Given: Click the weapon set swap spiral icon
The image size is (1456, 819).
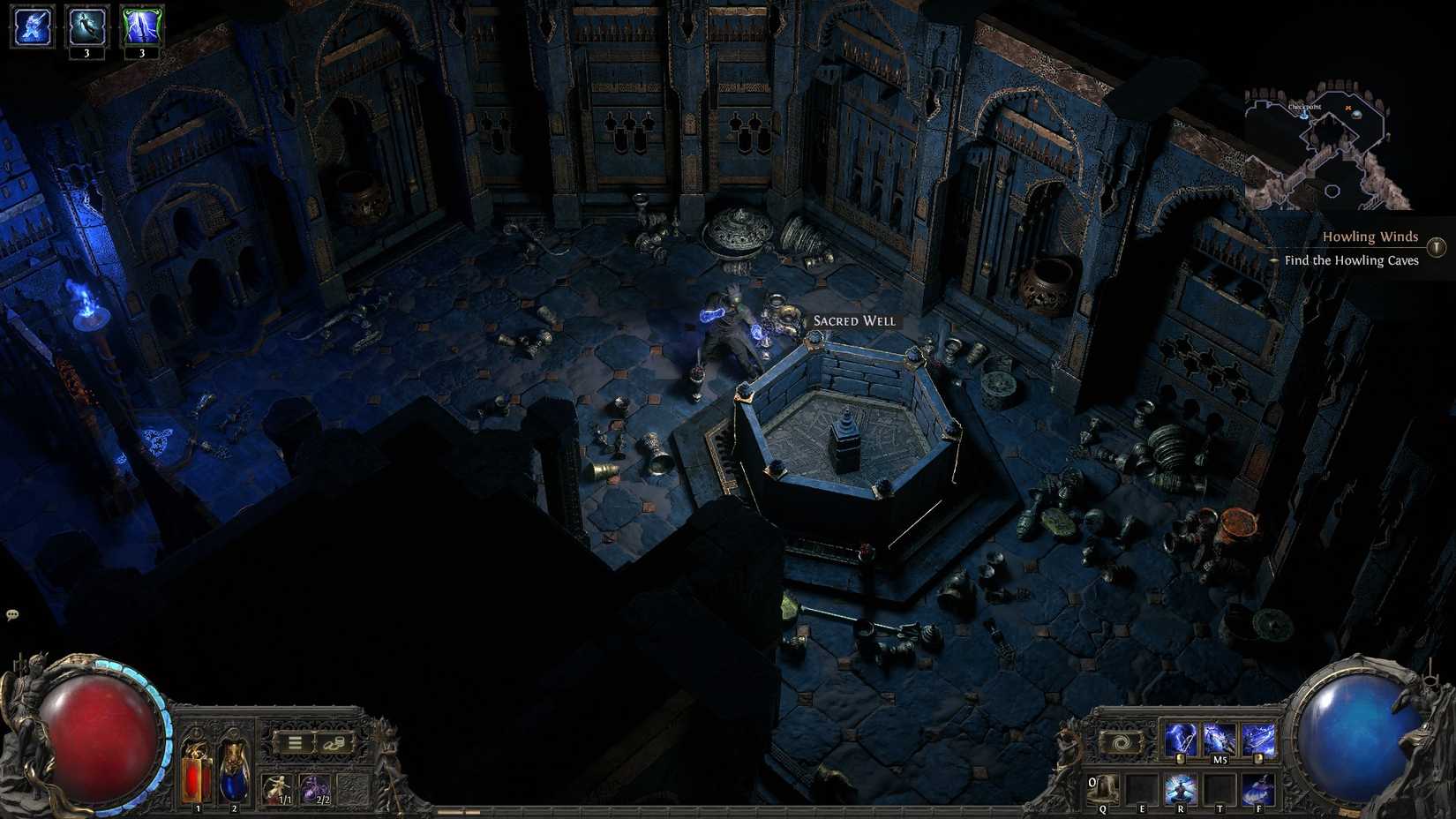Looking at the screenshot, I should 1121,741.
